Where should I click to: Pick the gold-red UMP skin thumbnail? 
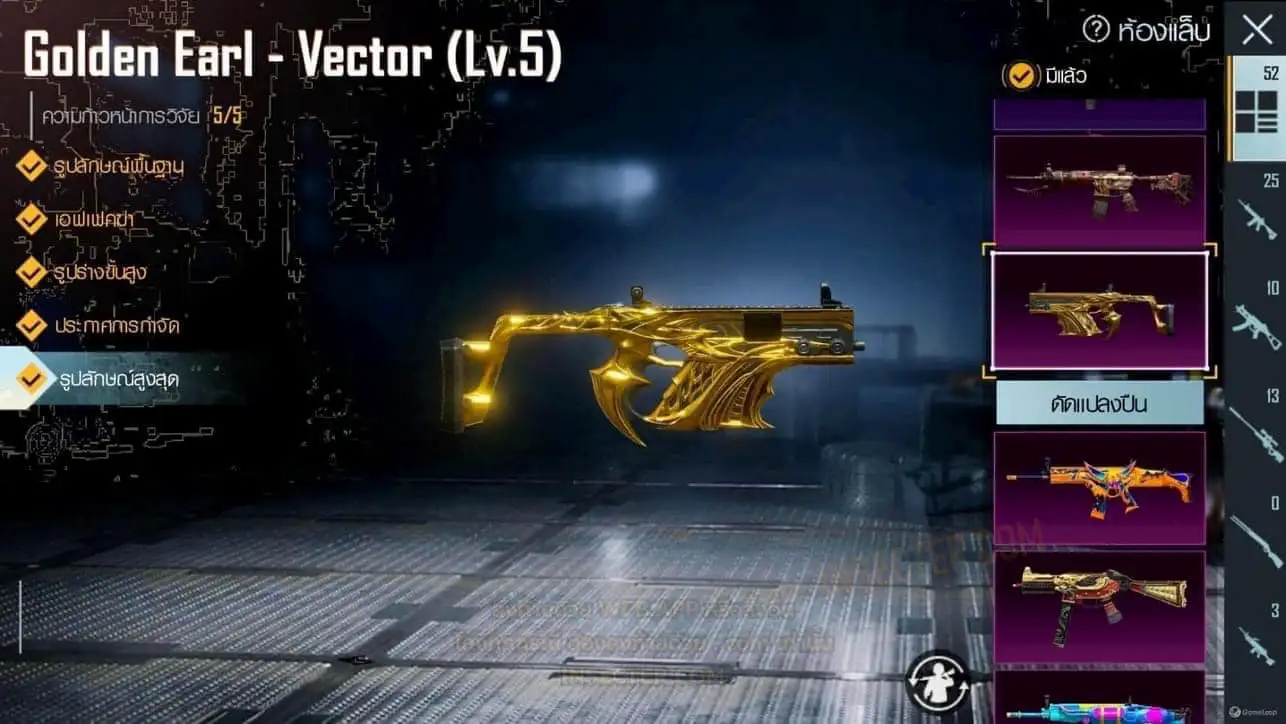click(x=1099, y=604)
